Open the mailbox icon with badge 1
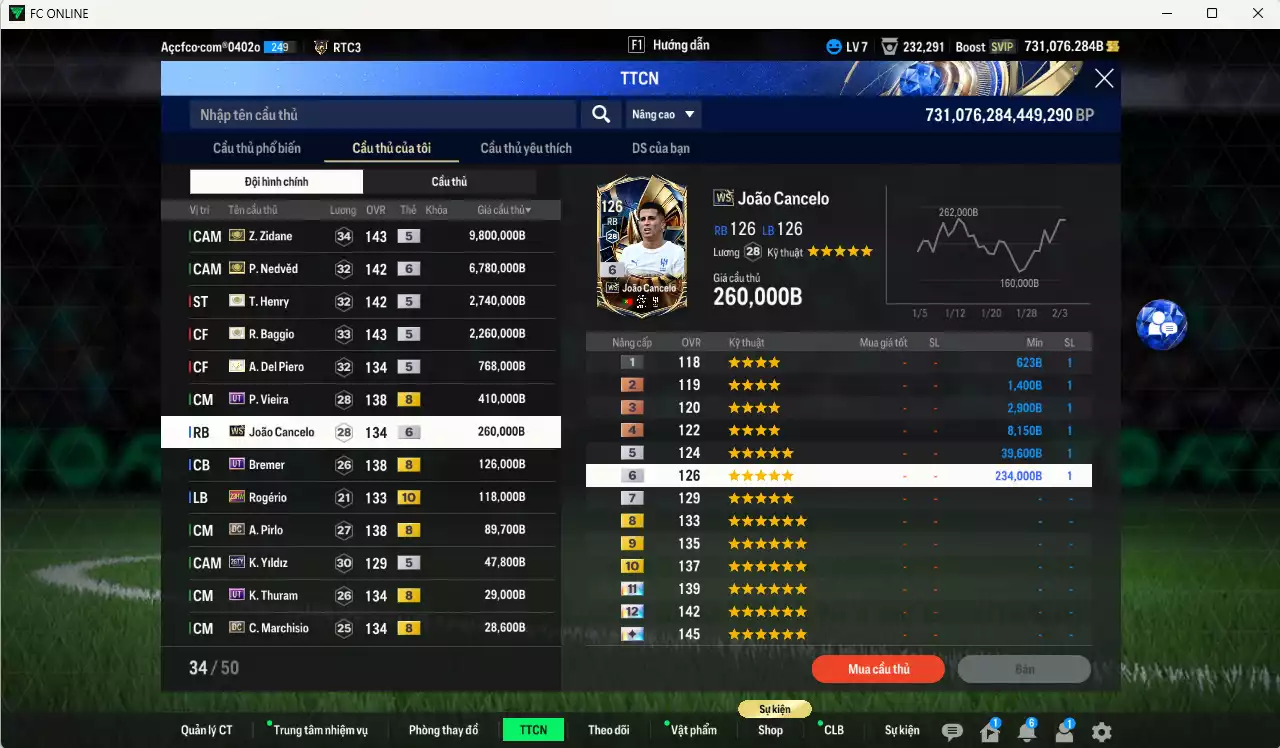 coord(990,733)
